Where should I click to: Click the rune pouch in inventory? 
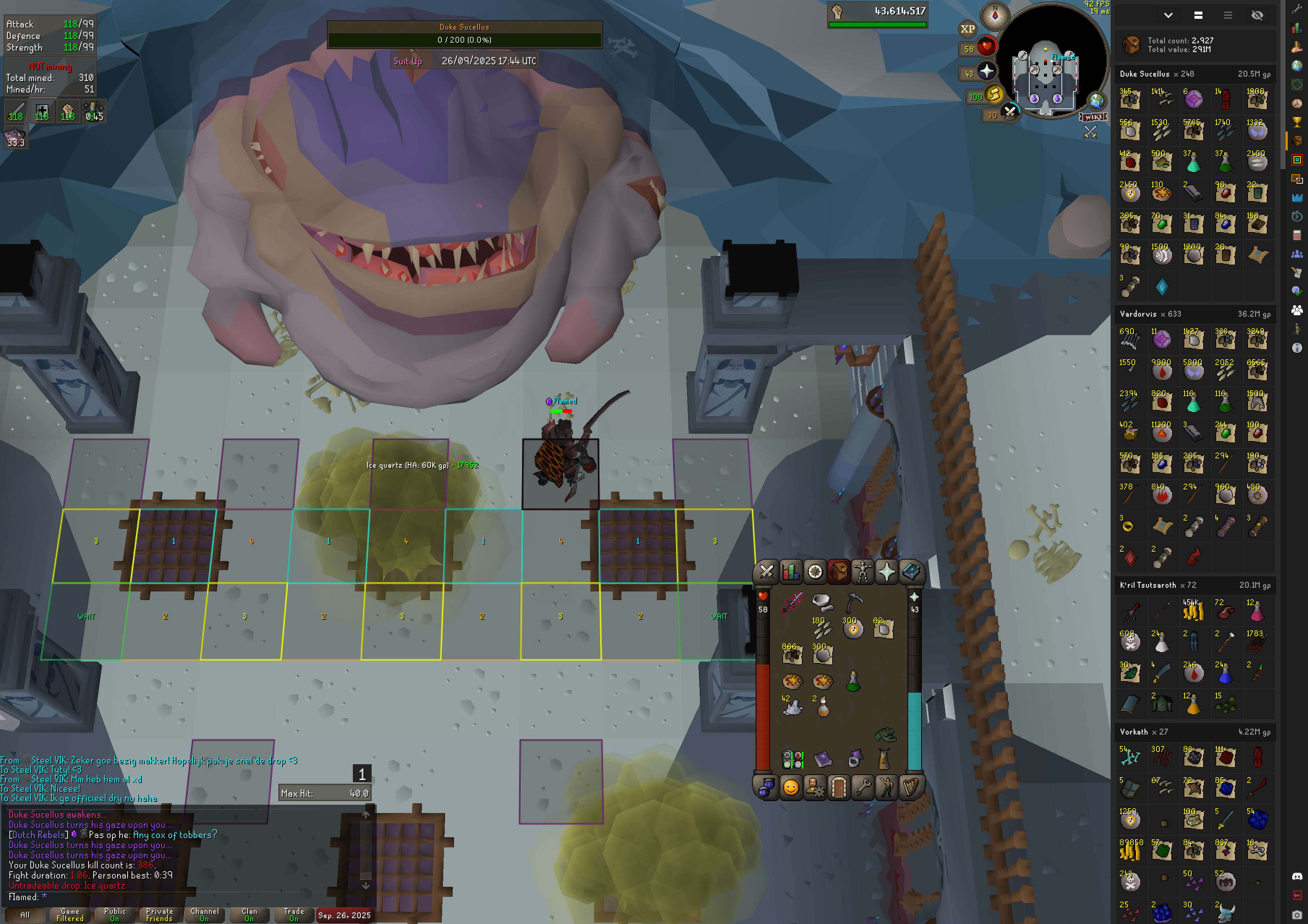(x=792, y=759)
